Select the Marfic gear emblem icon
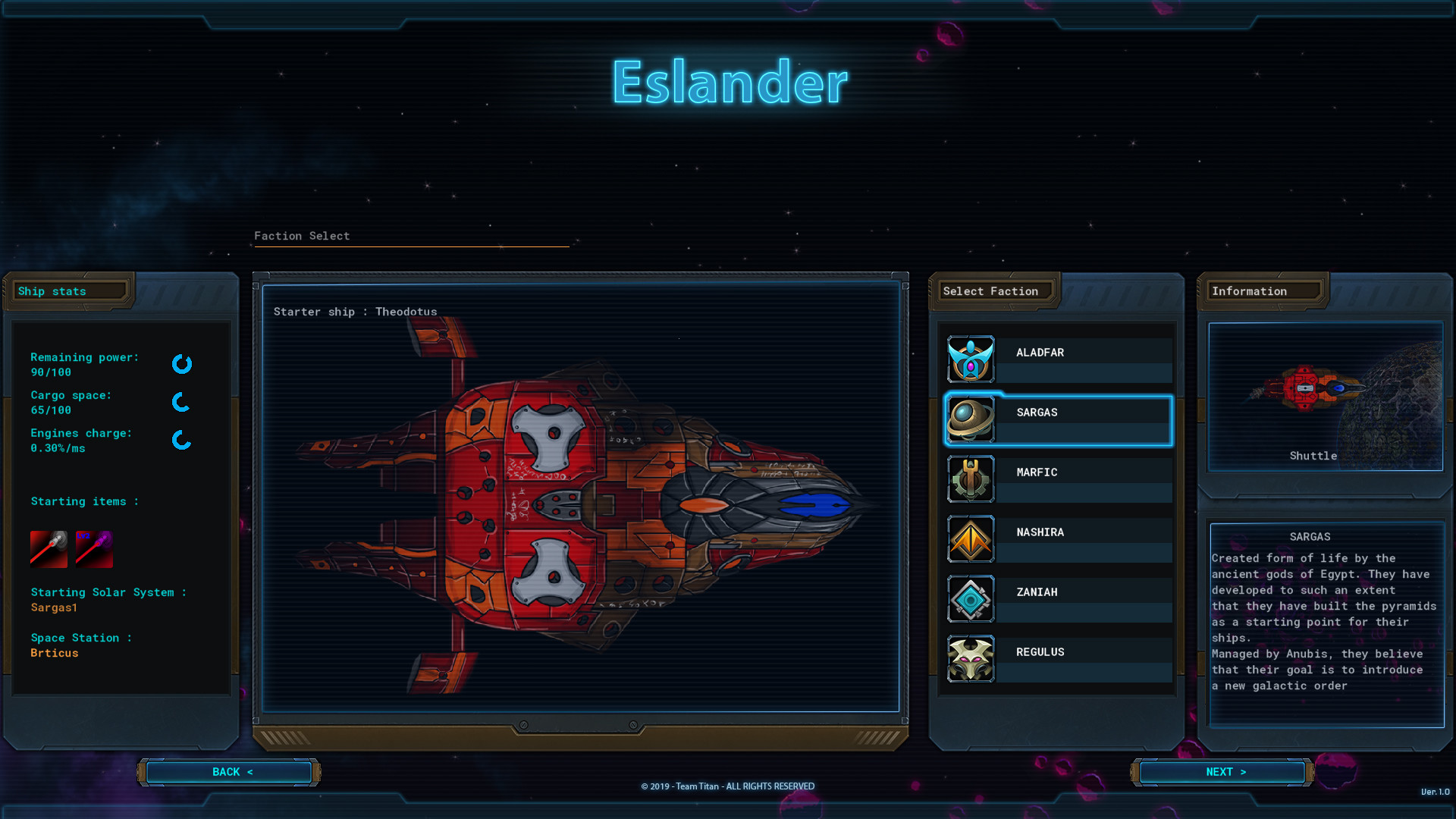1456x819 pixels. pos(971,479)
